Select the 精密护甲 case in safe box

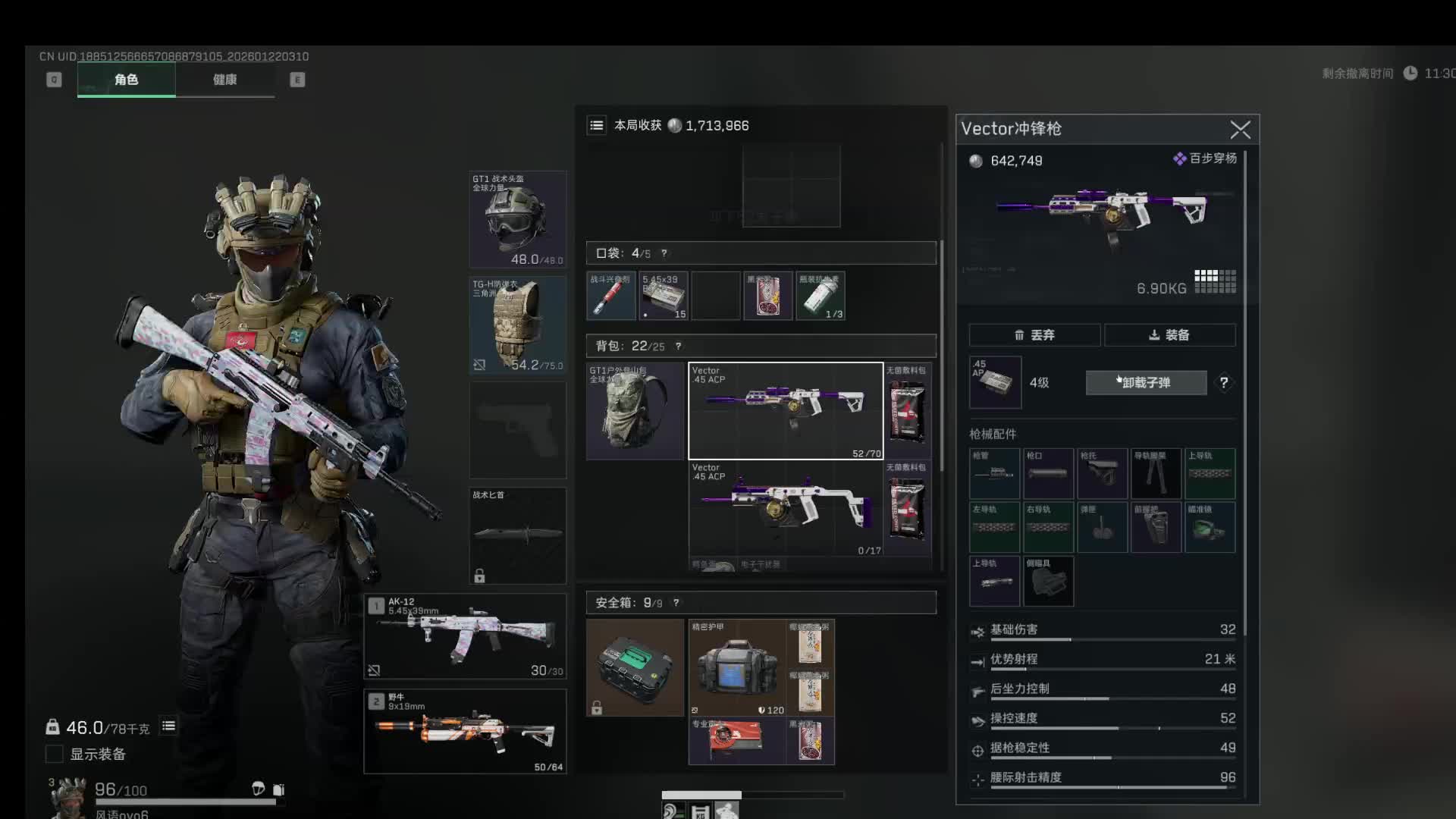tap(736, 667)
